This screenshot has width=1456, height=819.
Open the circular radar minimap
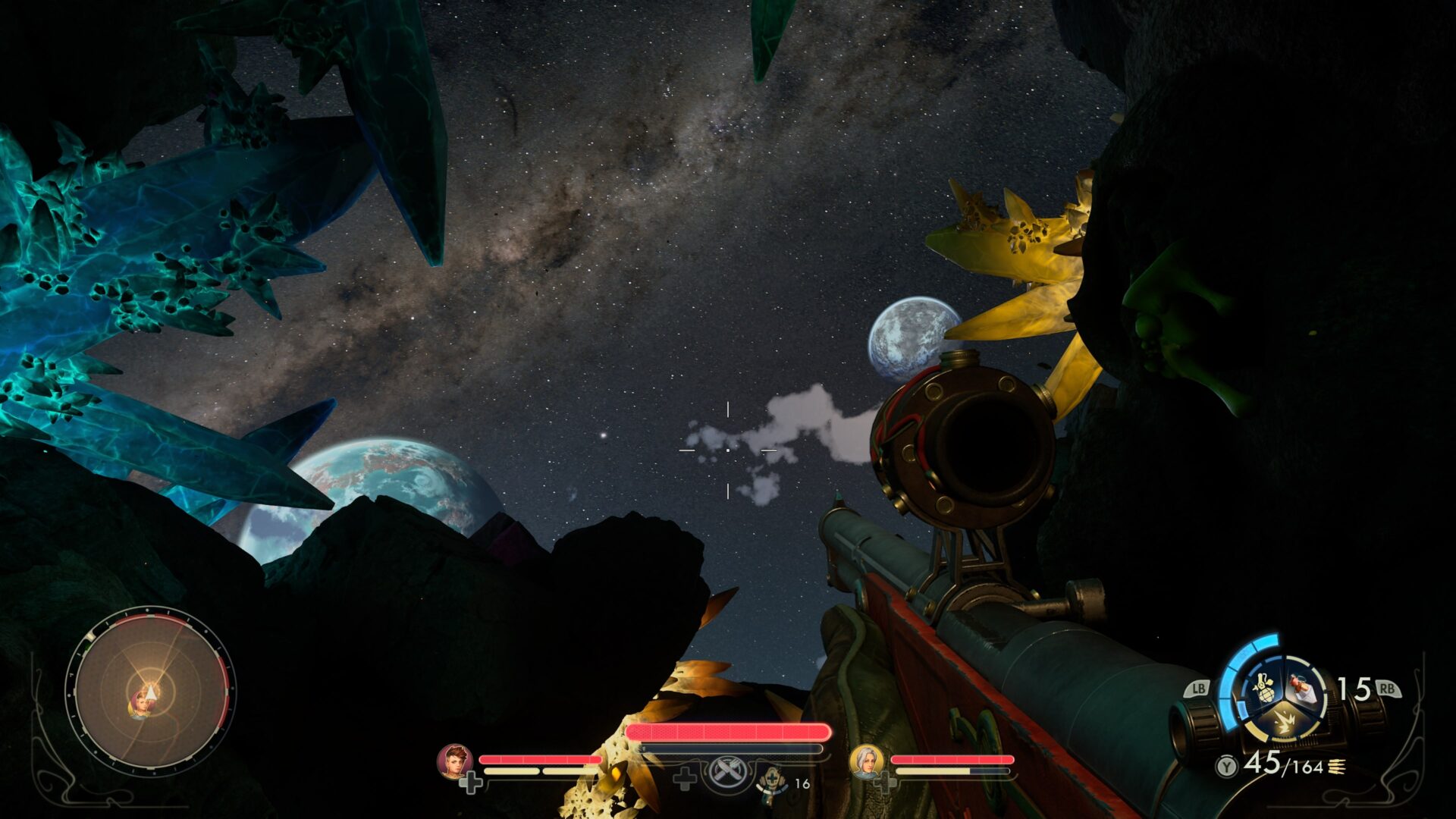point(150,692)
